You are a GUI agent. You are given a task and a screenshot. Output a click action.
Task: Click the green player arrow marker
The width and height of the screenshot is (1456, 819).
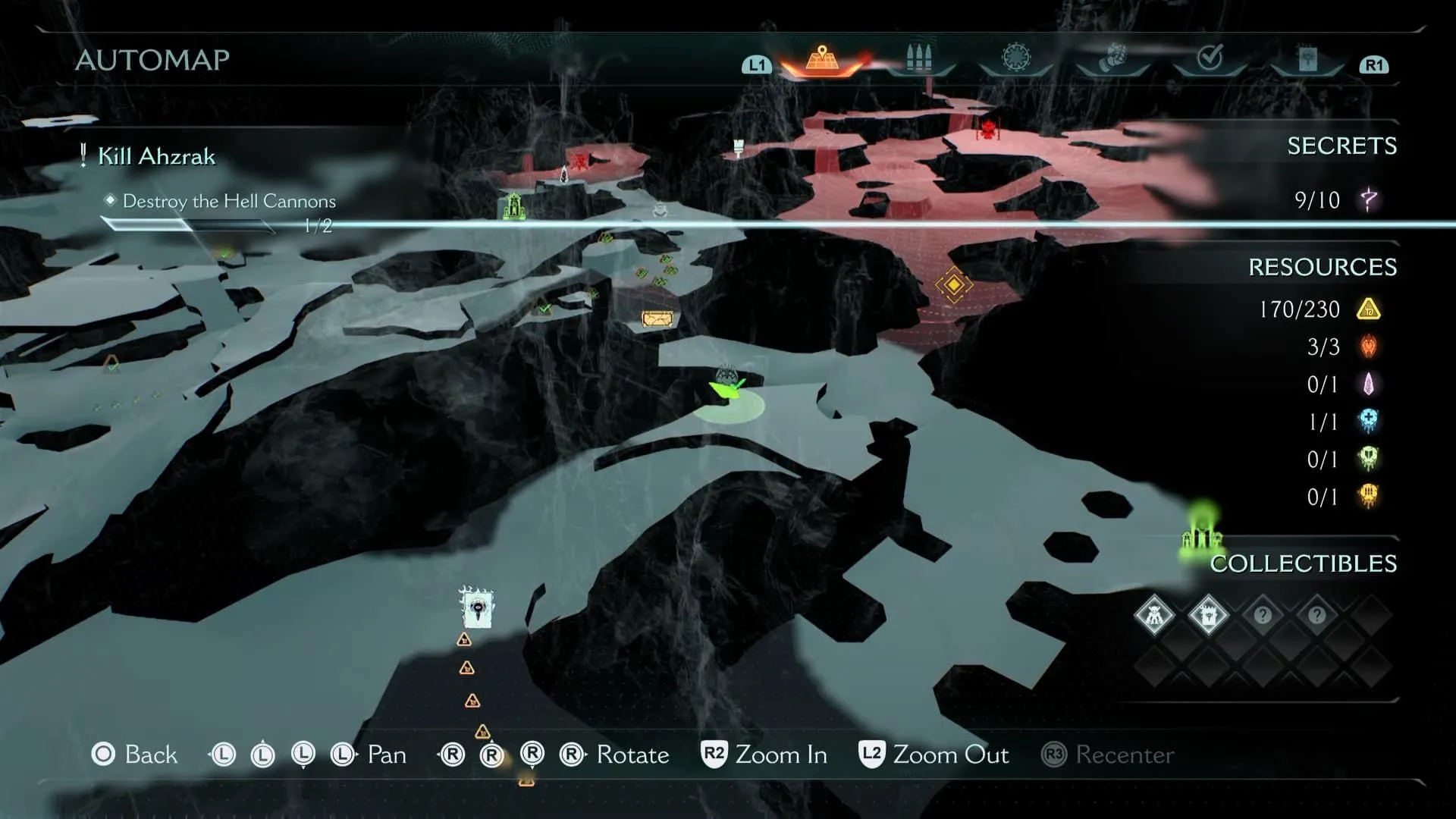click(x=728, y=387)
